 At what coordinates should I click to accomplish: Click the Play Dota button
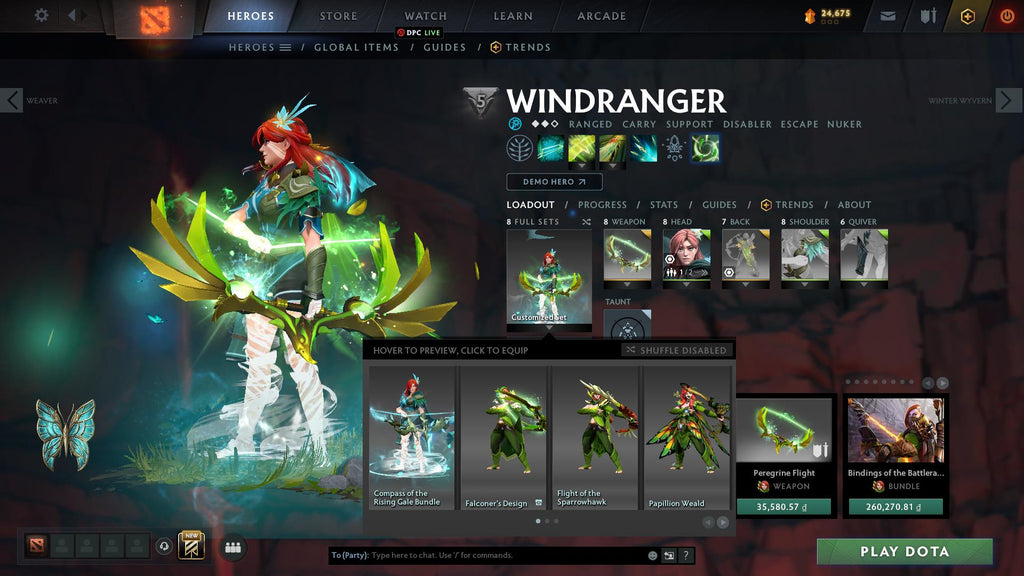(x=904, y=551)
